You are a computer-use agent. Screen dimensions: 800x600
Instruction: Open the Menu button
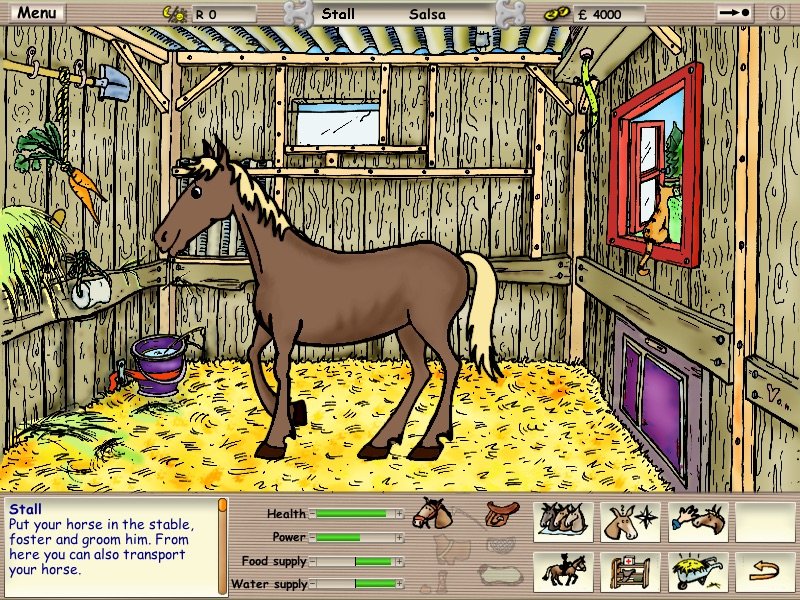tap(37, 13)
